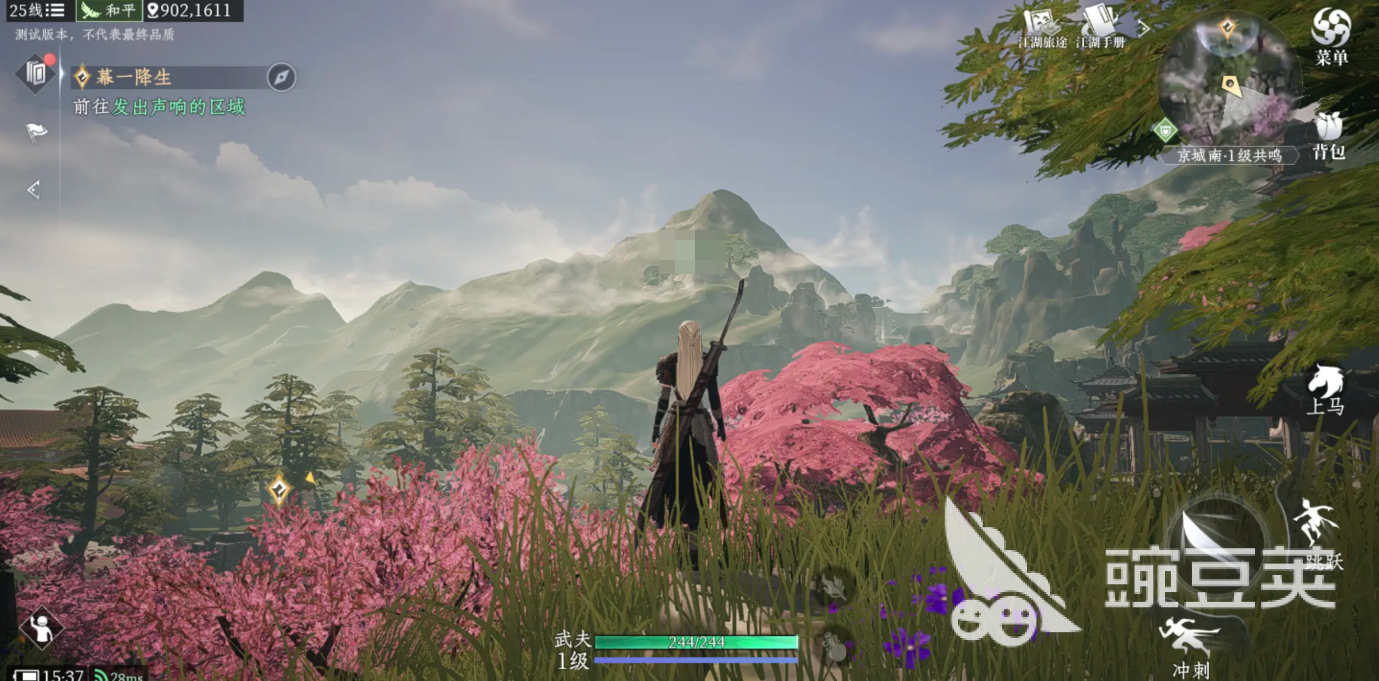Open the 背包 backpack

coord(1329,135)
